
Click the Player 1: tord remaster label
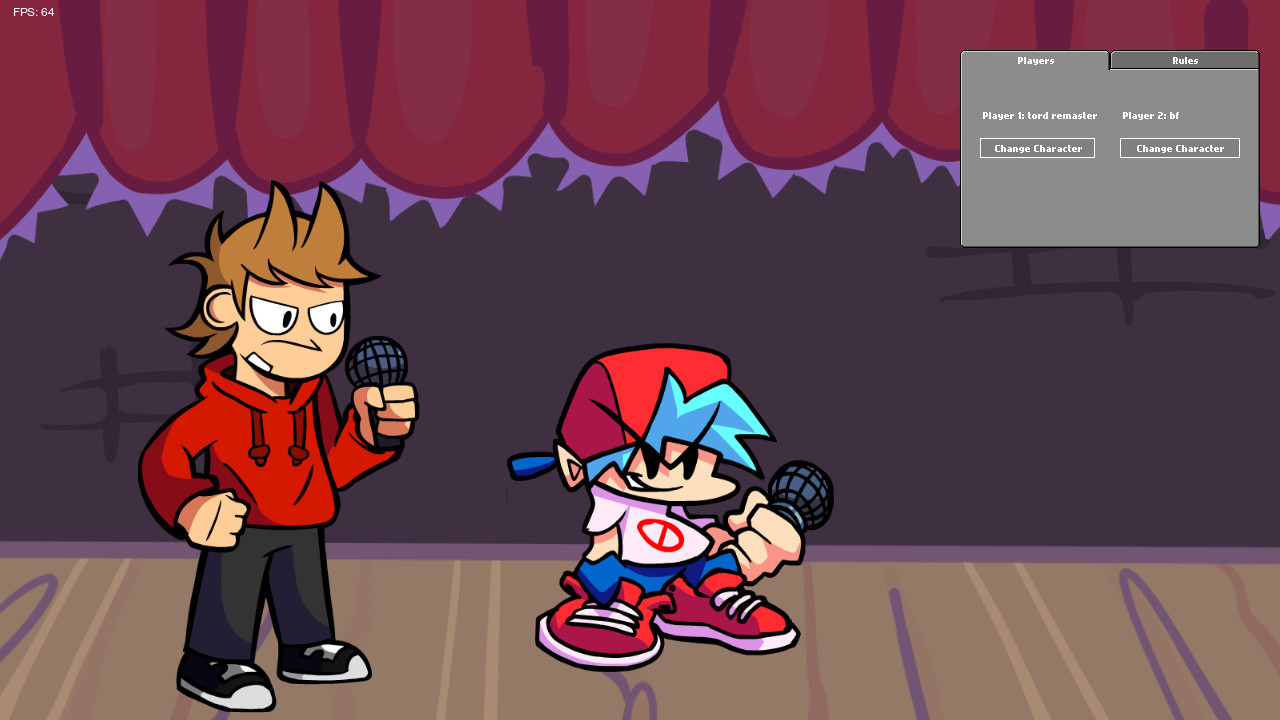point(1039,115)
